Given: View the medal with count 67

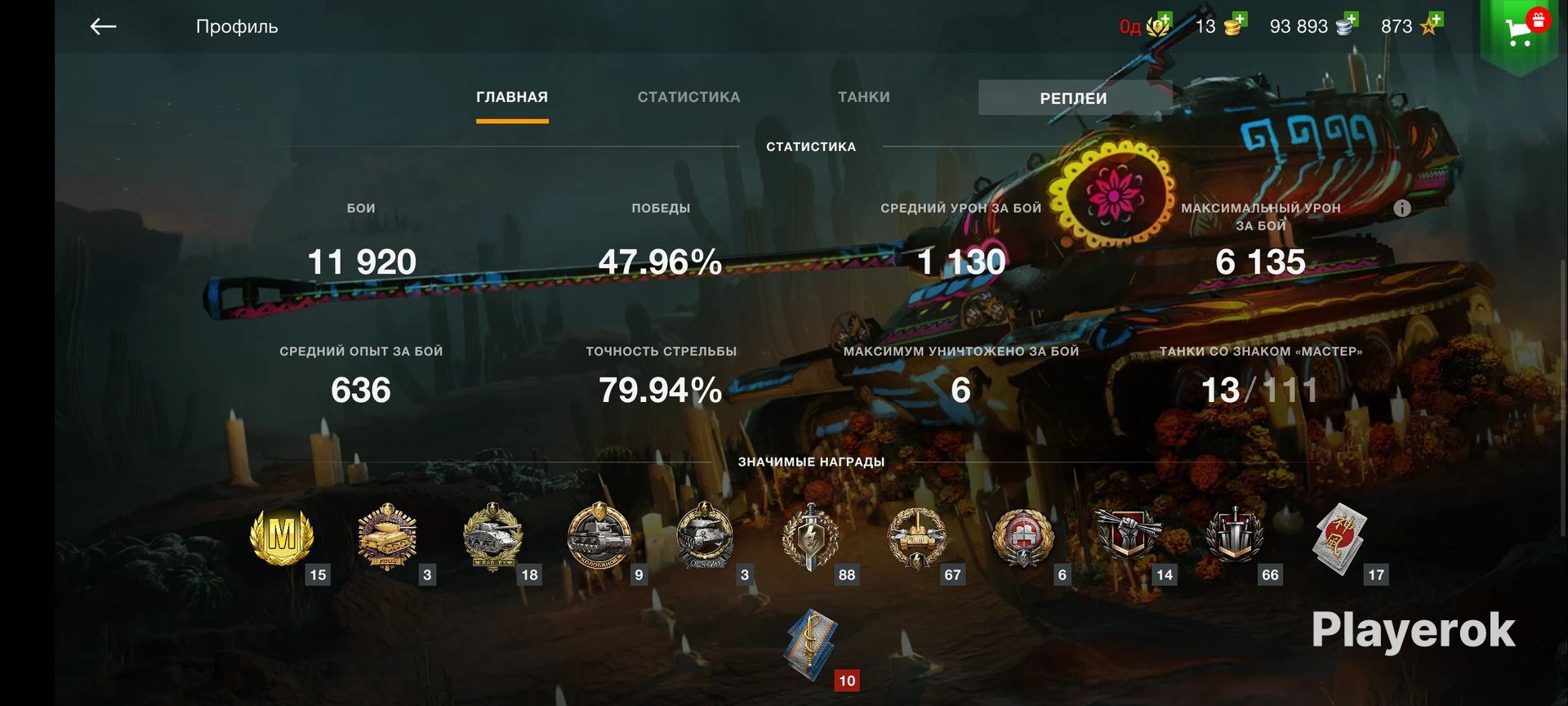Looking at the screenshot, I should coord(917,537).
